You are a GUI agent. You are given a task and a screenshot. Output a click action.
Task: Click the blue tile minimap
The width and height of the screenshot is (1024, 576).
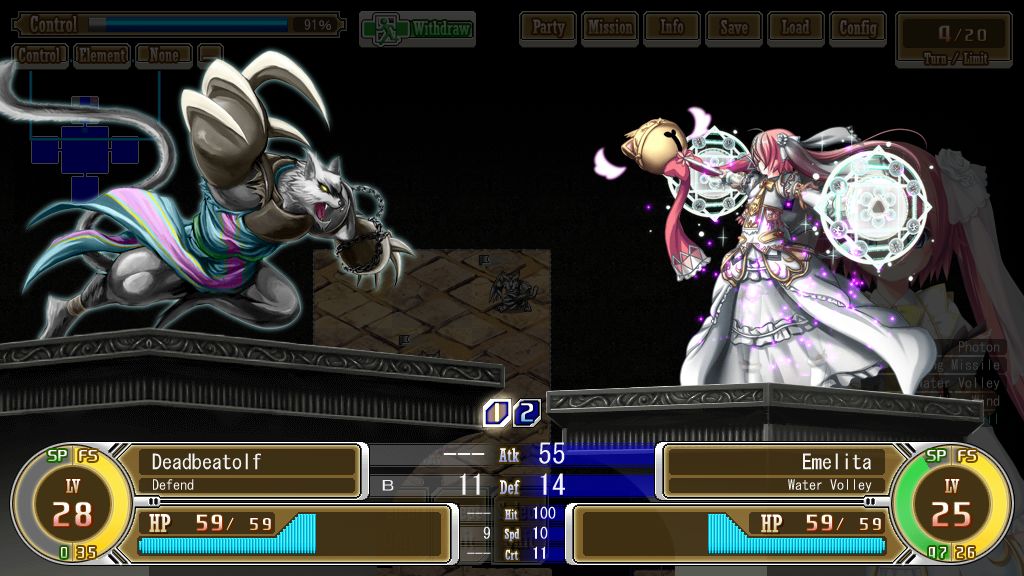pyautogui.click(x=84, y=150)
